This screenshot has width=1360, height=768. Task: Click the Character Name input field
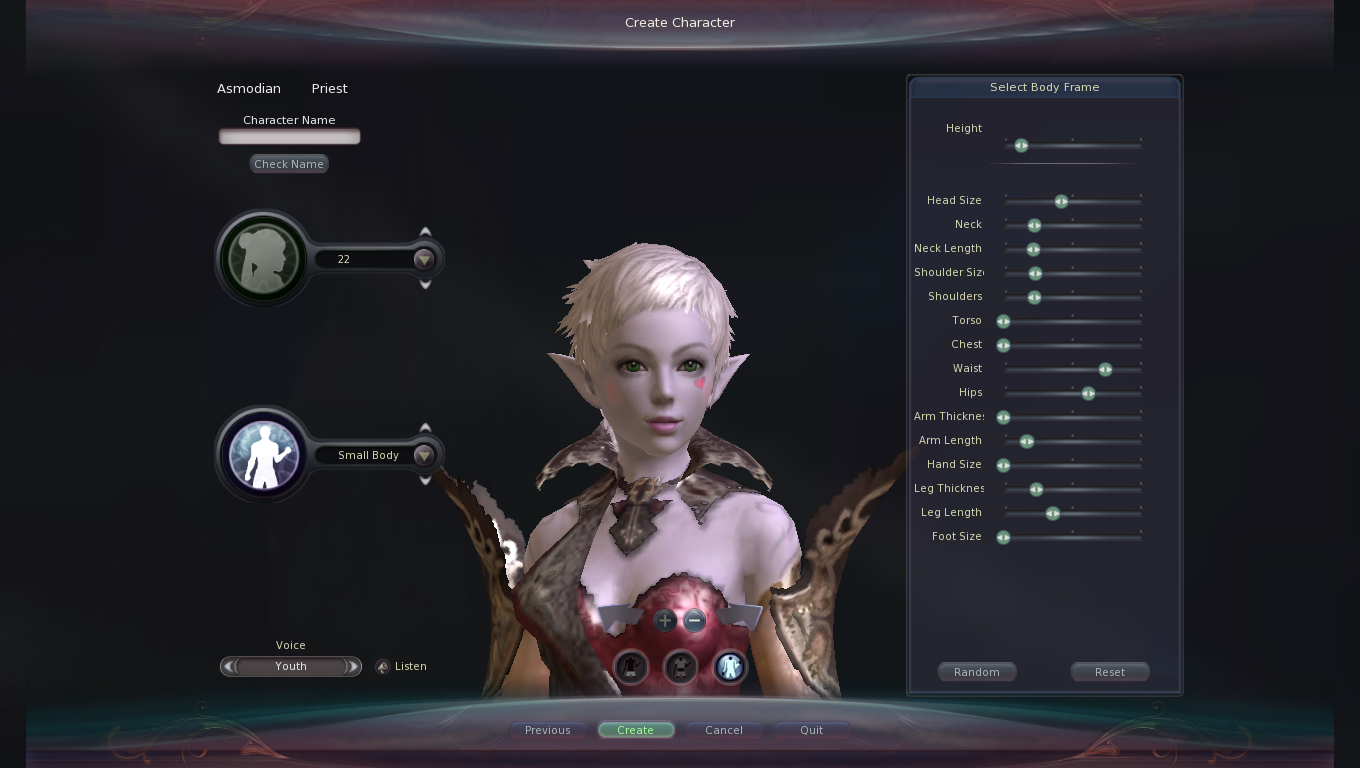[289, 137]
